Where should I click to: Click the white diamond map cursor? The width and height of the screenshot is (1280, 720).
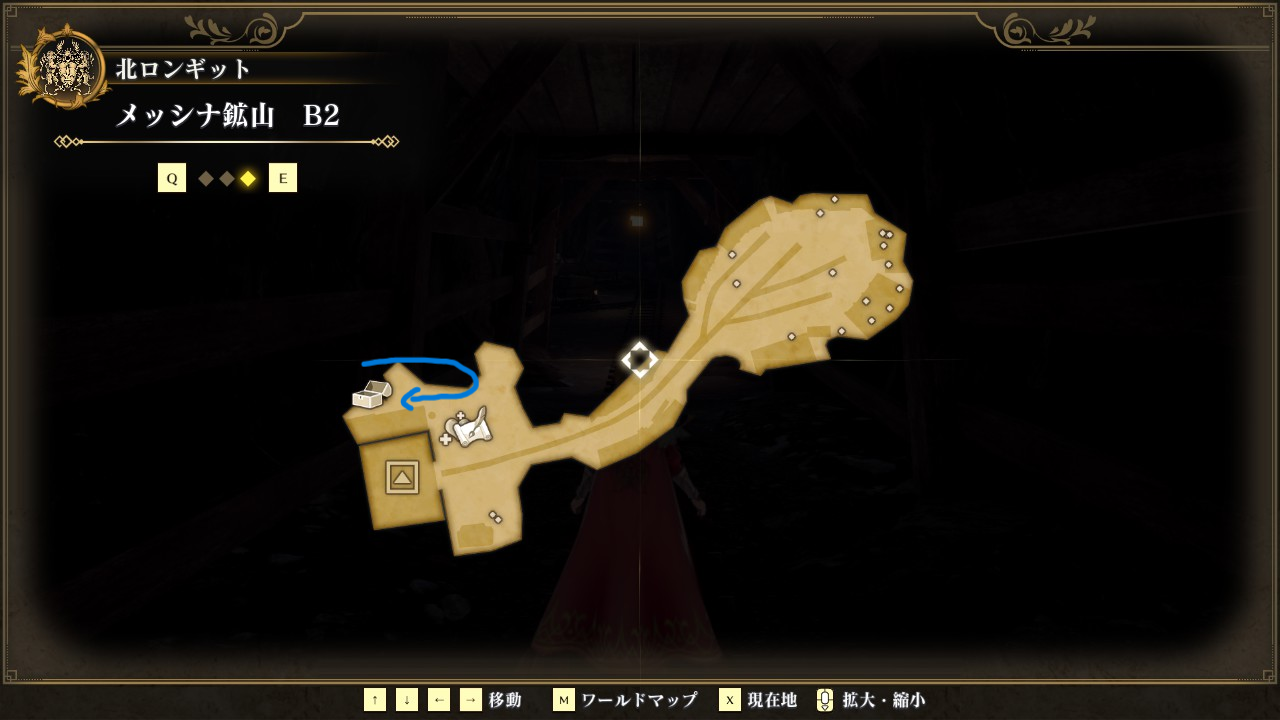click(640, 359)
